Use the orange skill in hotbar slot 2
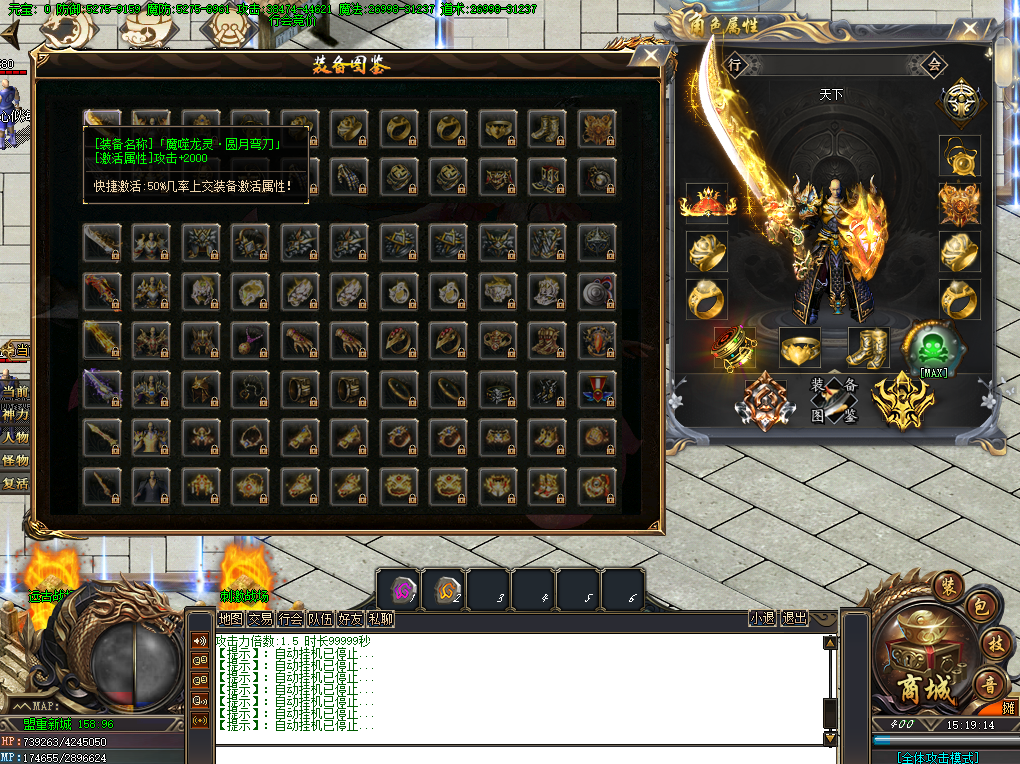 click(444, 590)
